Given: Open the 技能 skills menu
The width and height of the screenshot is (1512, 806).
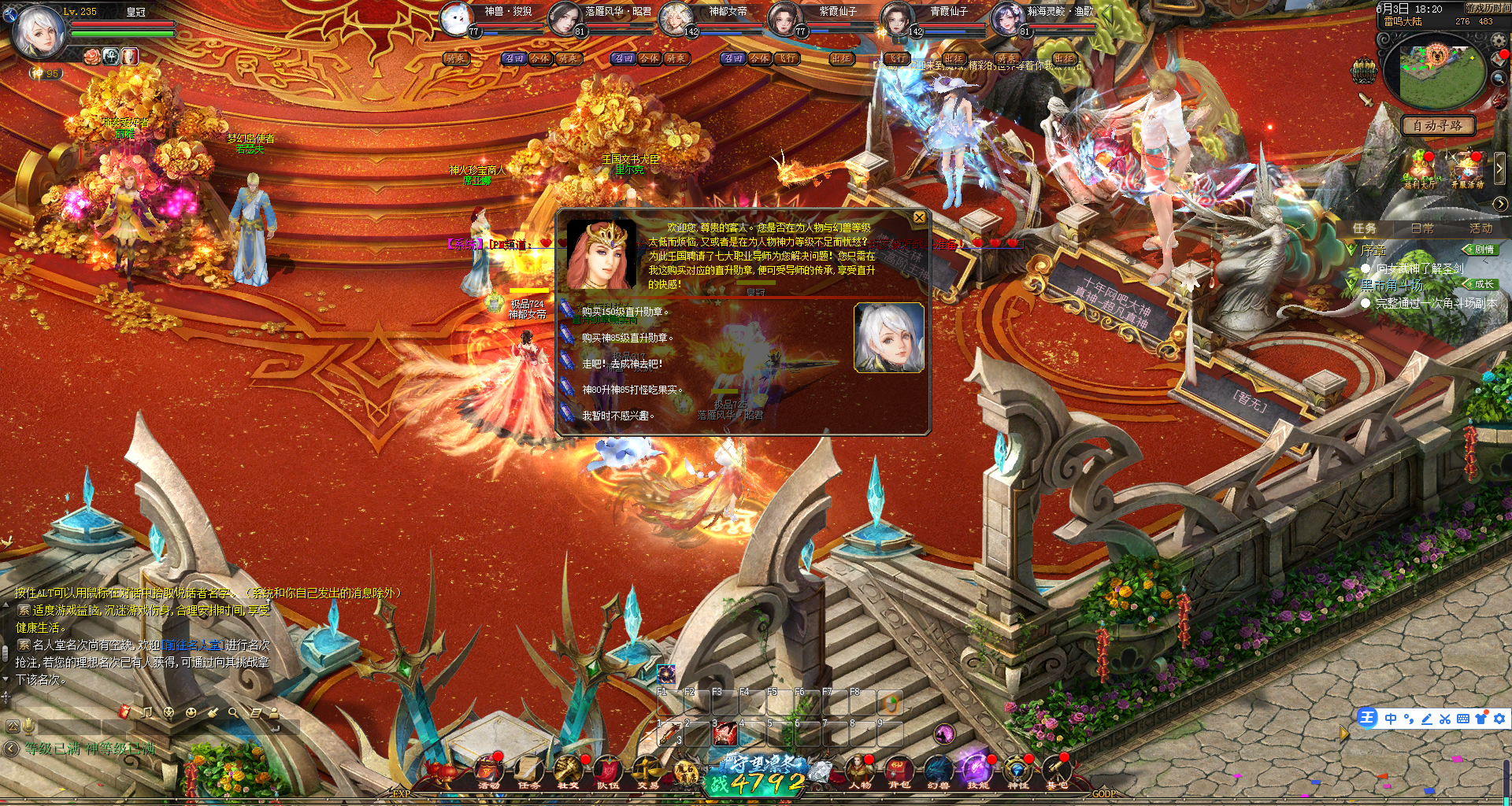Looking at the screenshot, I should coord(977,771).
